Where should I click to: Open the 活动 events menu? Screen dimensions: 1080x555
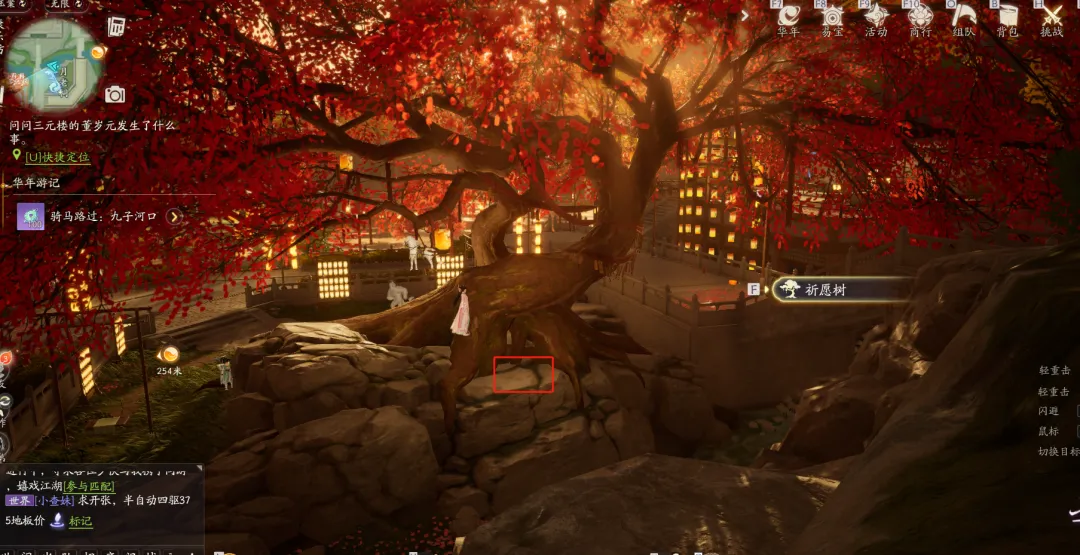tap(876, 17)
